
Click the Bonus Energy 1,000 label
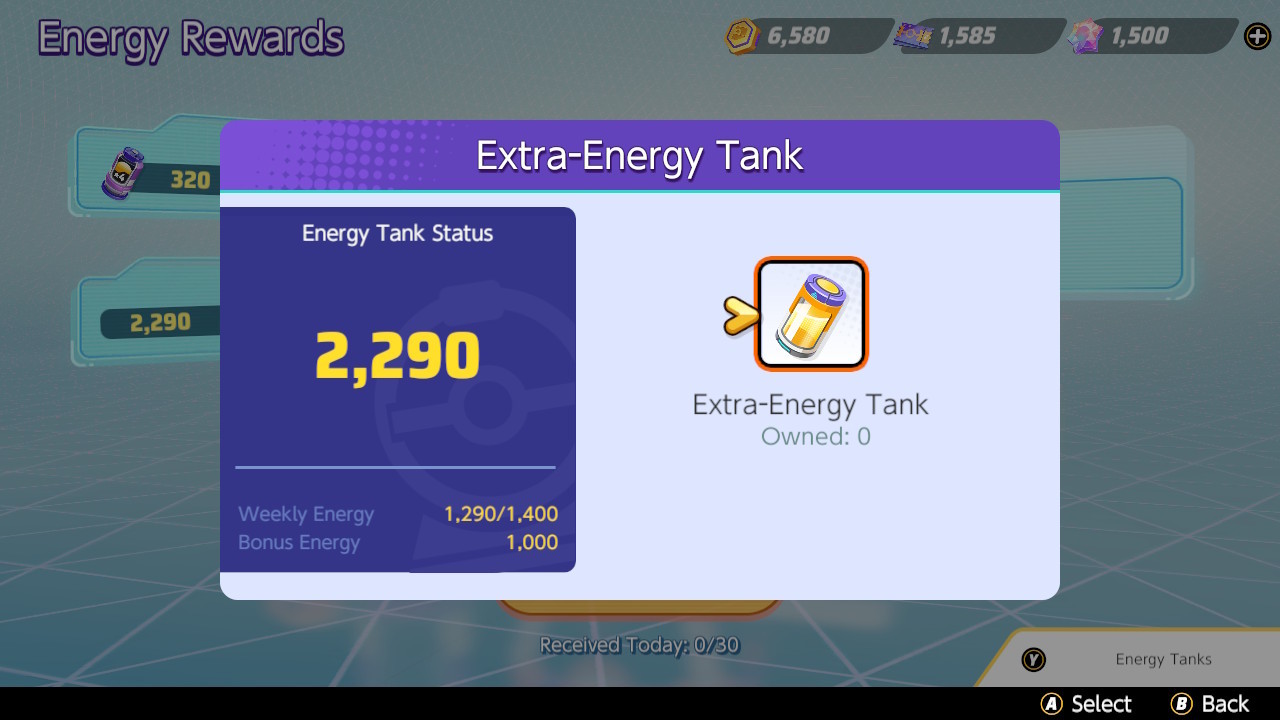(x=298, y=543)
